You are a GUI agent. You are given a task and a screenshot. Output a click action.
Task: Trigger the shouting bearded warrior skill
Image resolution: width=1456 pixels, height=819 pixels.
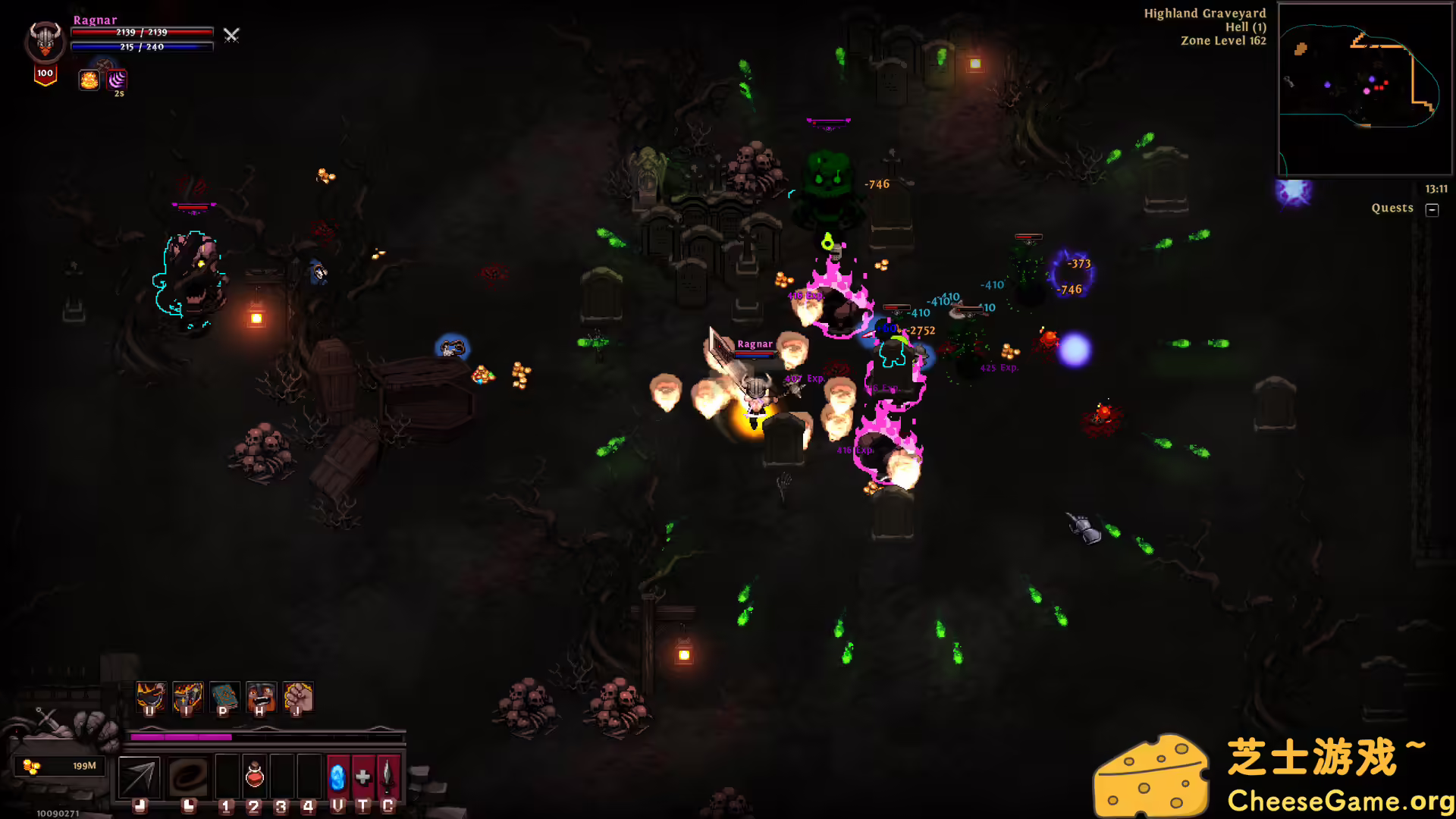tap(261, 696)
